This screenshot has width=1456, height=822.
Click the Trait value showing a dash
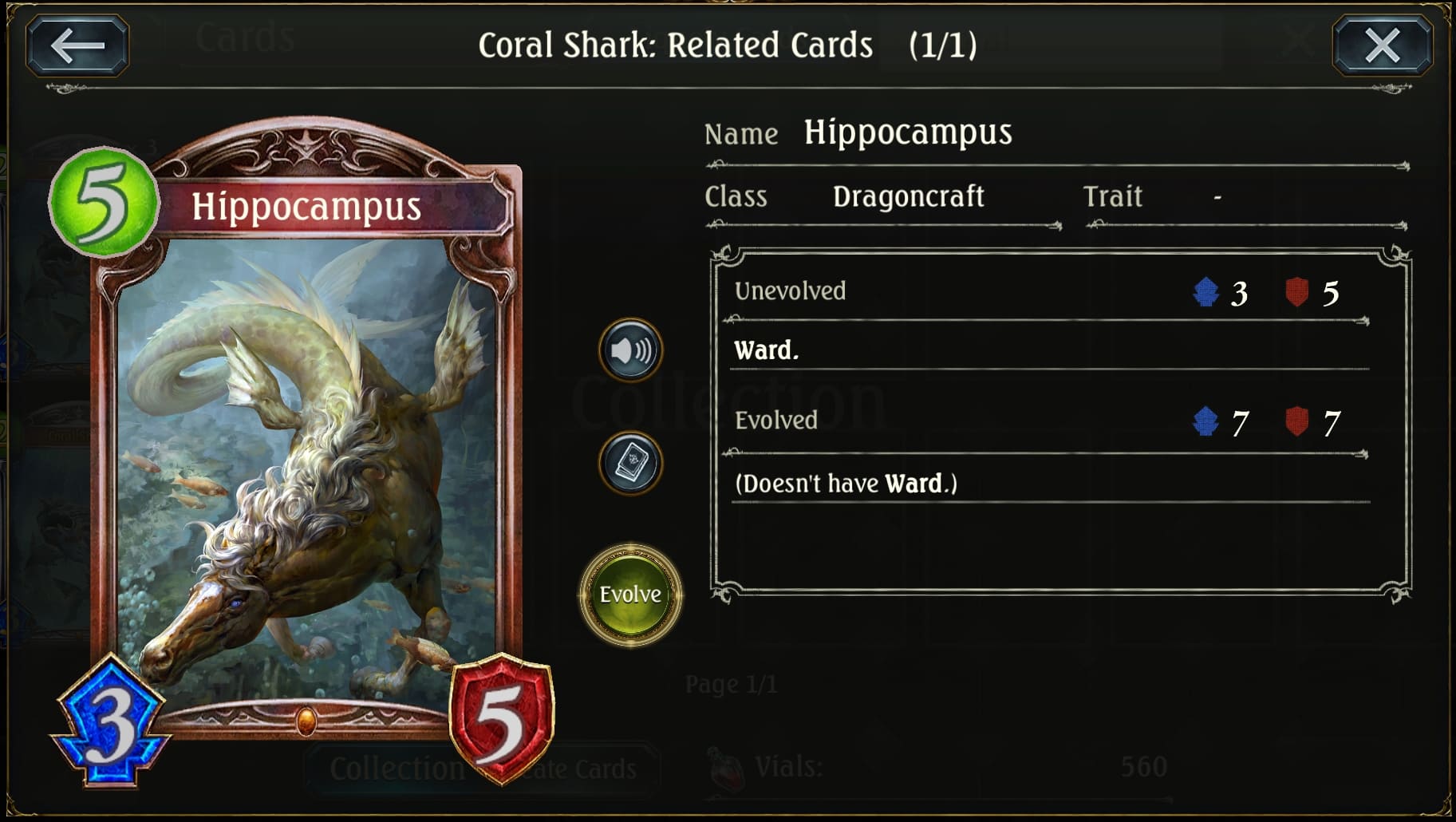tap(1219, 198)
